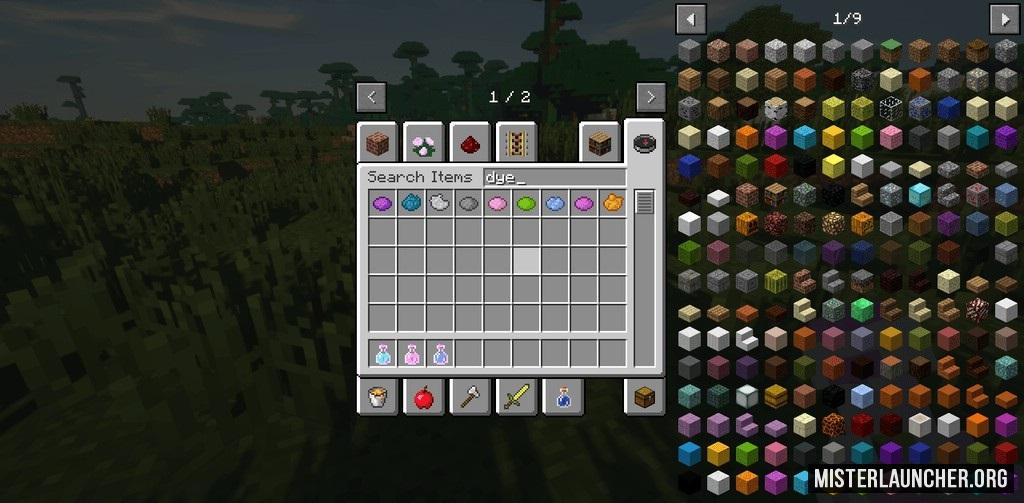Select the golden sword Combat tab

[516, 397]
